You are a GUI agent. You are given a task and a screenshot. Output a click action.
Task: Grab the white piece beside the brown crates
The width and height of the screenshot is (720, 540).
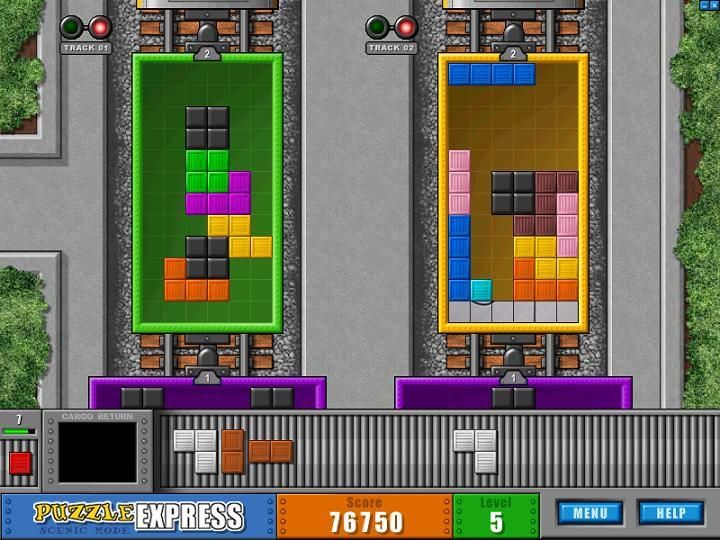(x=196, y=450)
